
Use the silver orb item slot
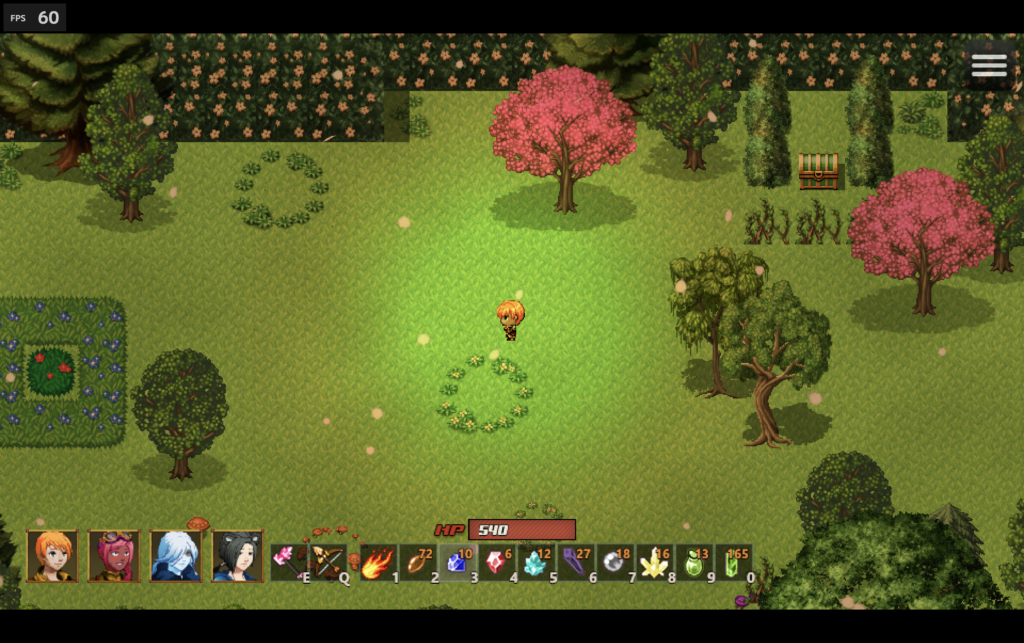click(x=615, y=563)
